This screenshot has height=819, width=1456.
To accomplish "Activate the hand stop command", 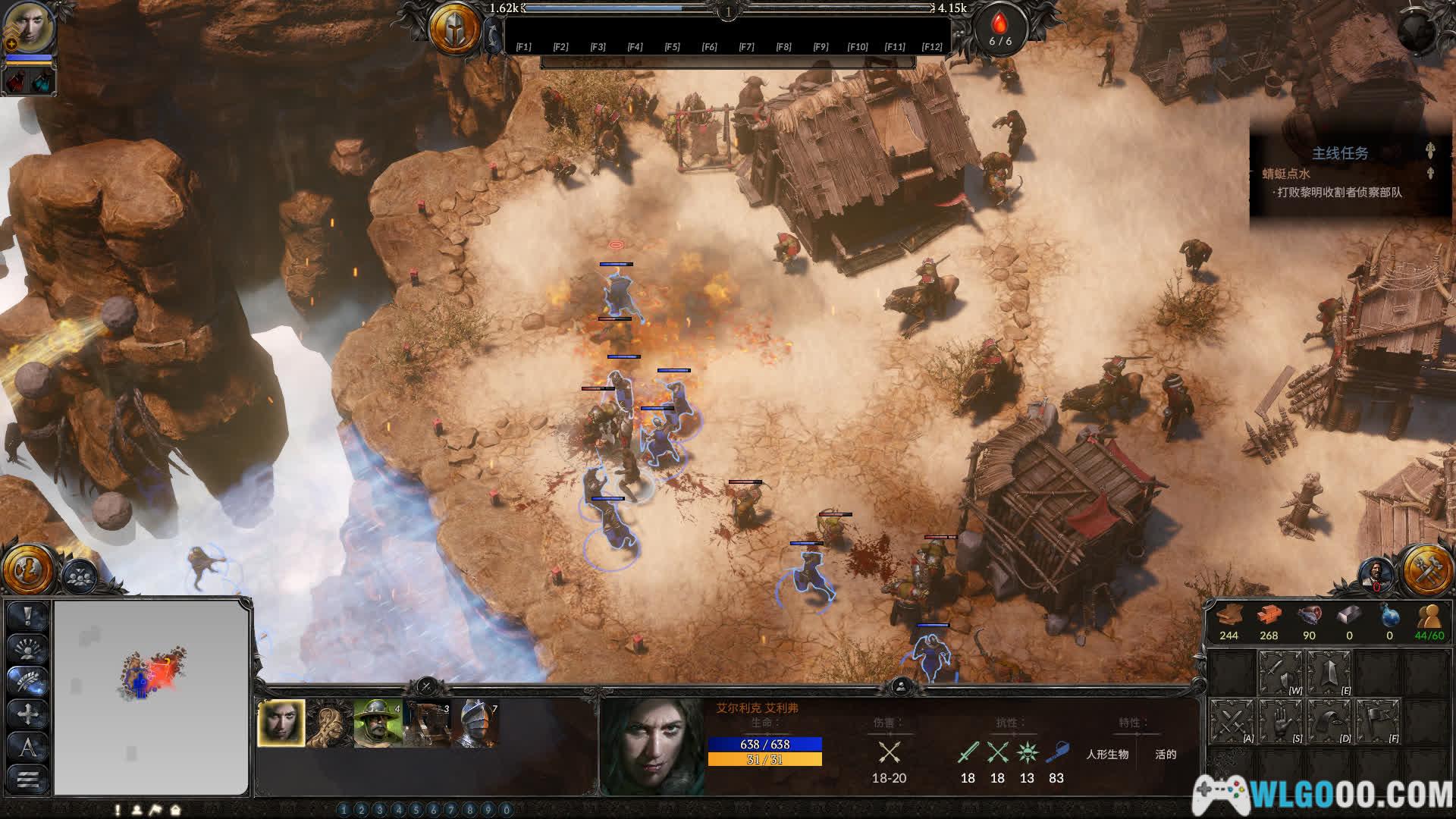I will [1280, 720].
